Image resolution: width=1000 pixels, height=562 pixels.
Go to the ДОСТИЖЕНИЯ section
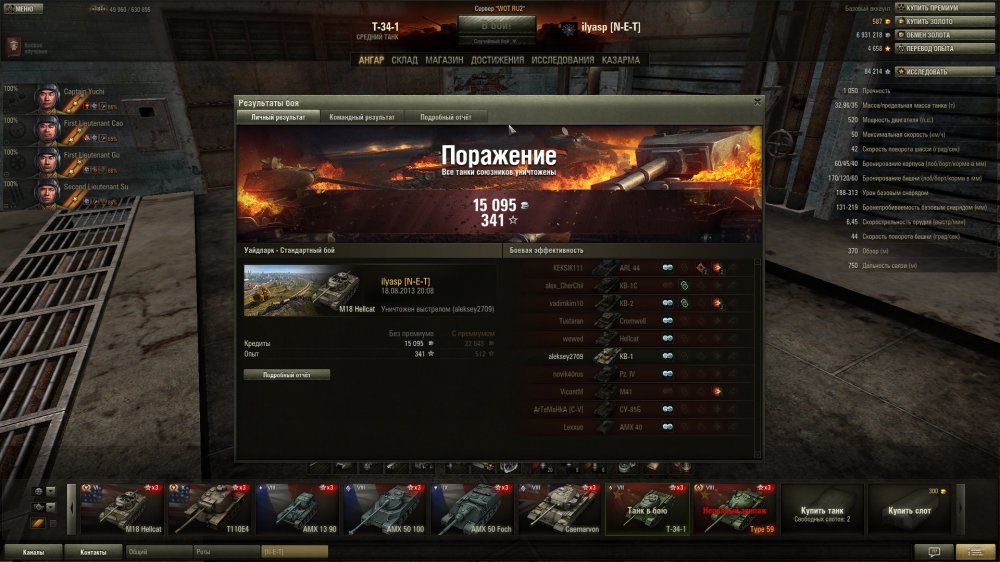point(497,60)
